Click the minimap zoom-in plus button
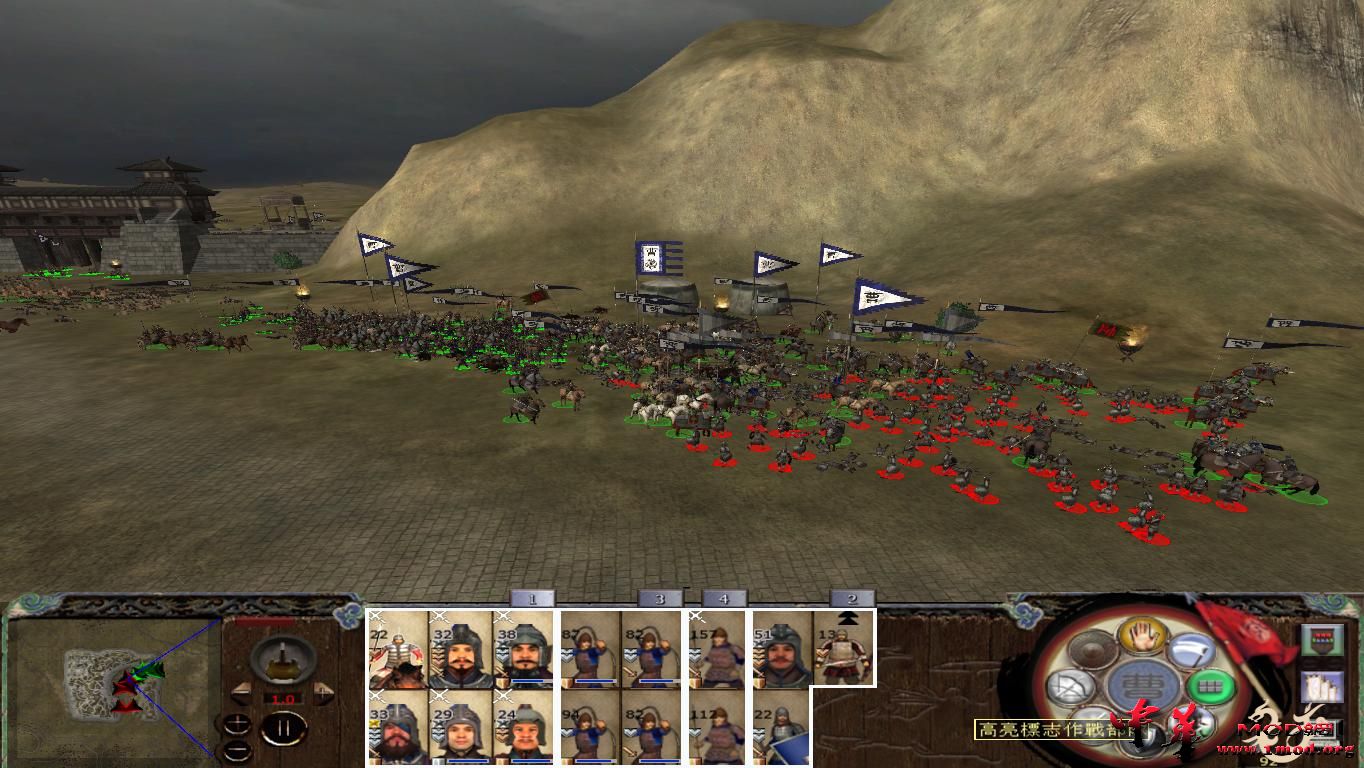 pyautogui.click(x=237, y=724)
